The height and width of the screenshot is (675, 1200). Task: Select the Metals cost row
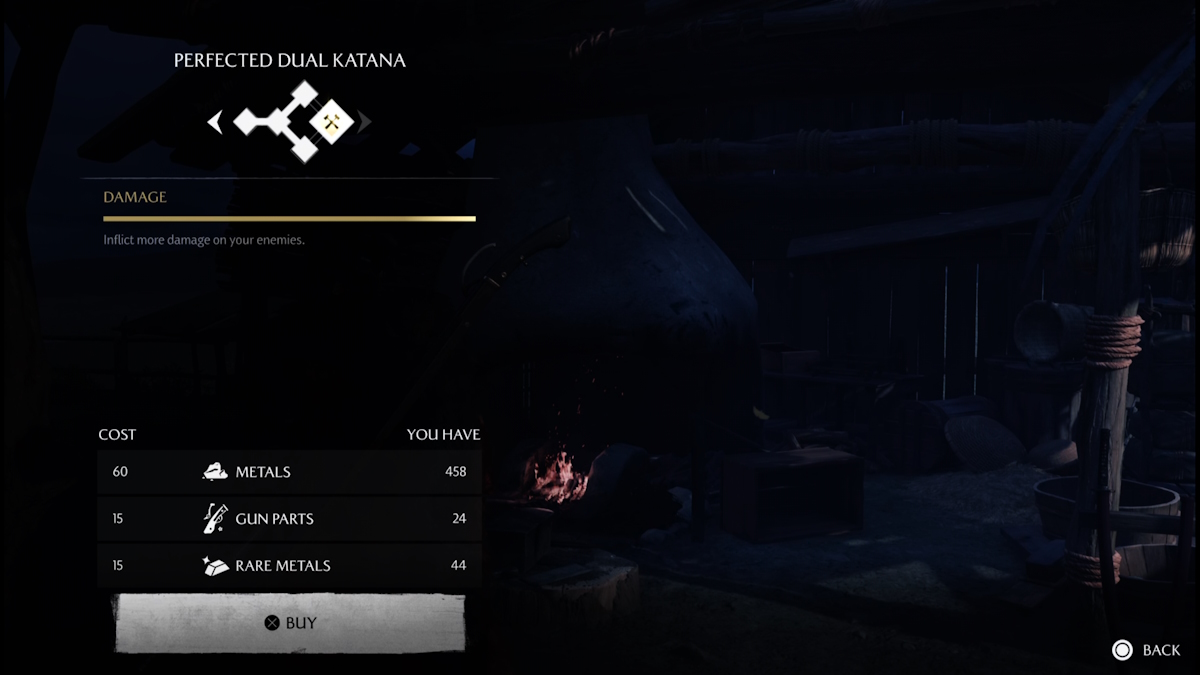pyautogui.click(x=289, y=472)
